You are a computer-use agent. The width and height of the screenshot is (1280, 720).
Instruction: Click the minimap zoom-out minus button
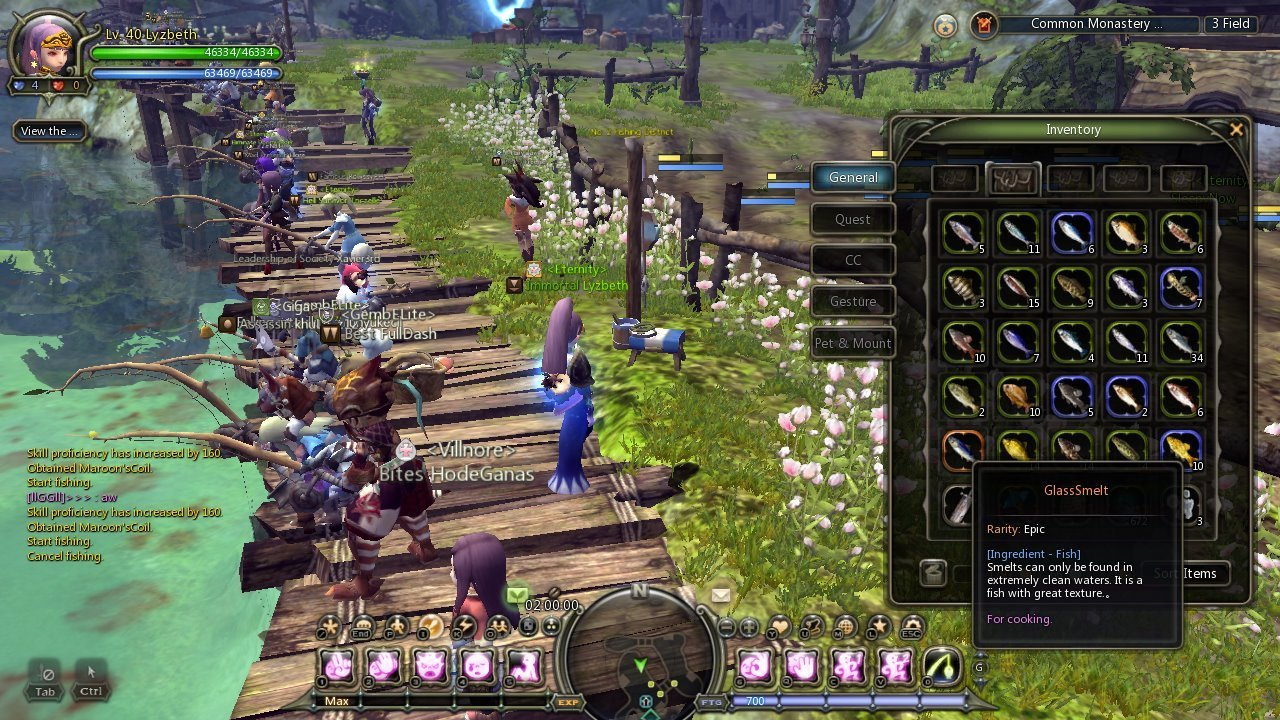[x=727, y=628]
